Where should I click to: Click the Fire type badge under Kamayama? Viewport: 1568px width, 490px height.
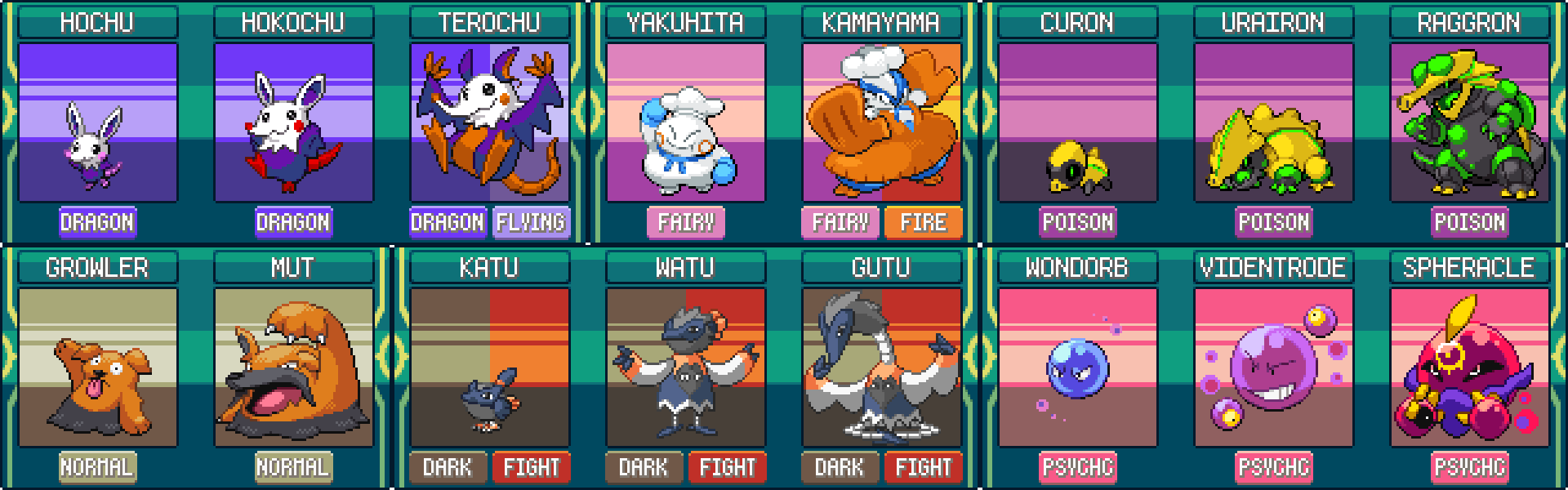click(923, 222)
